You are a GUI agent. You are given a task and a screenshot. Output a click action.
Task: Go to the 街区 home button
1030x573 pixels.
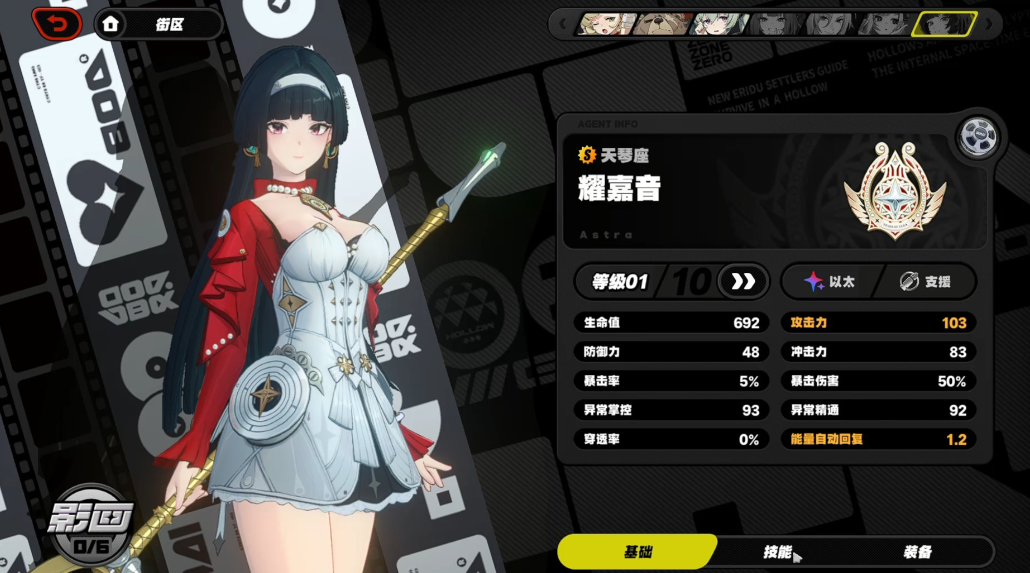pyautogui.click(x=158, y=24)
